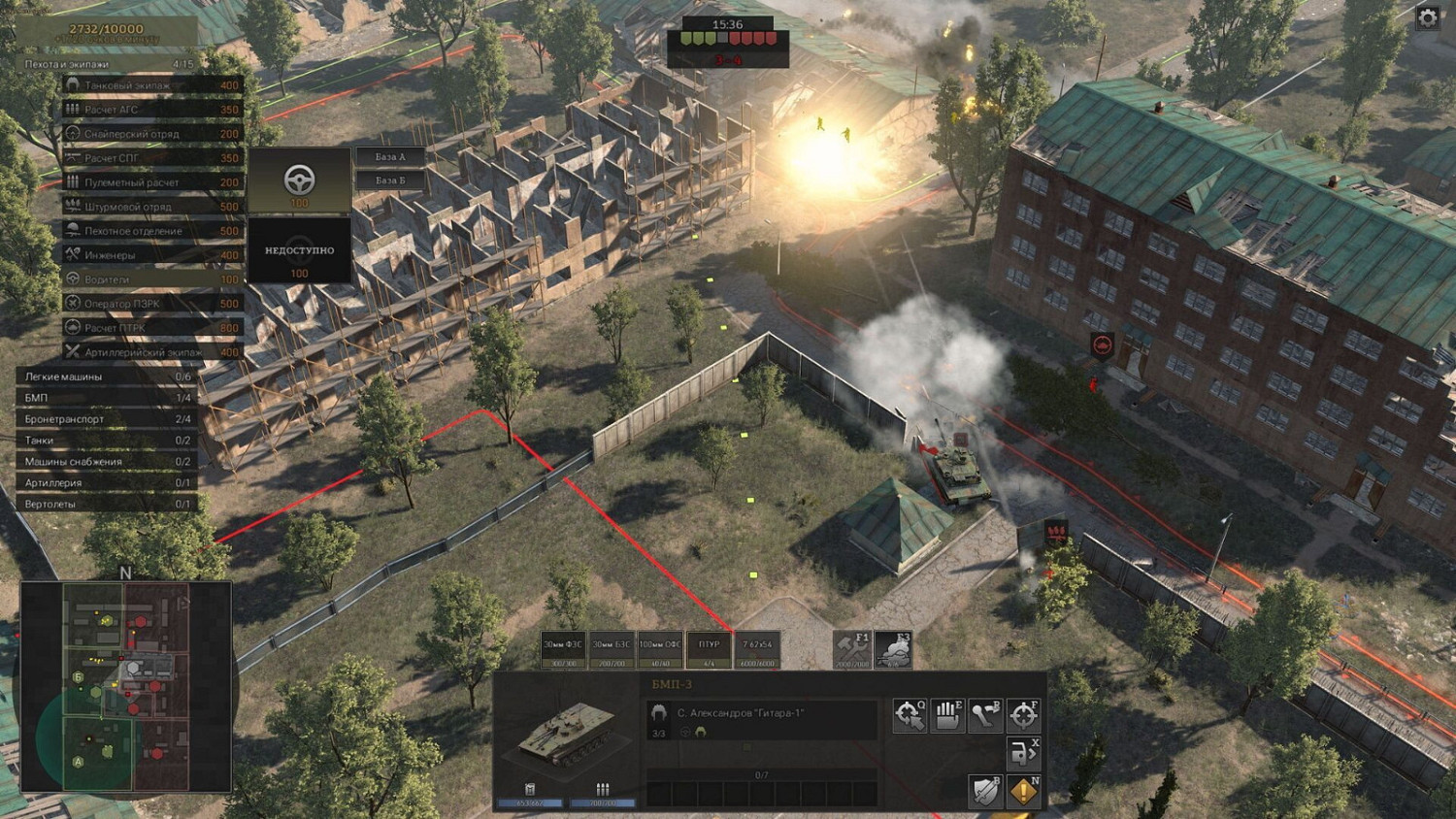Toggle the shield-and-sword stance icon (B)

coord(984,791)
